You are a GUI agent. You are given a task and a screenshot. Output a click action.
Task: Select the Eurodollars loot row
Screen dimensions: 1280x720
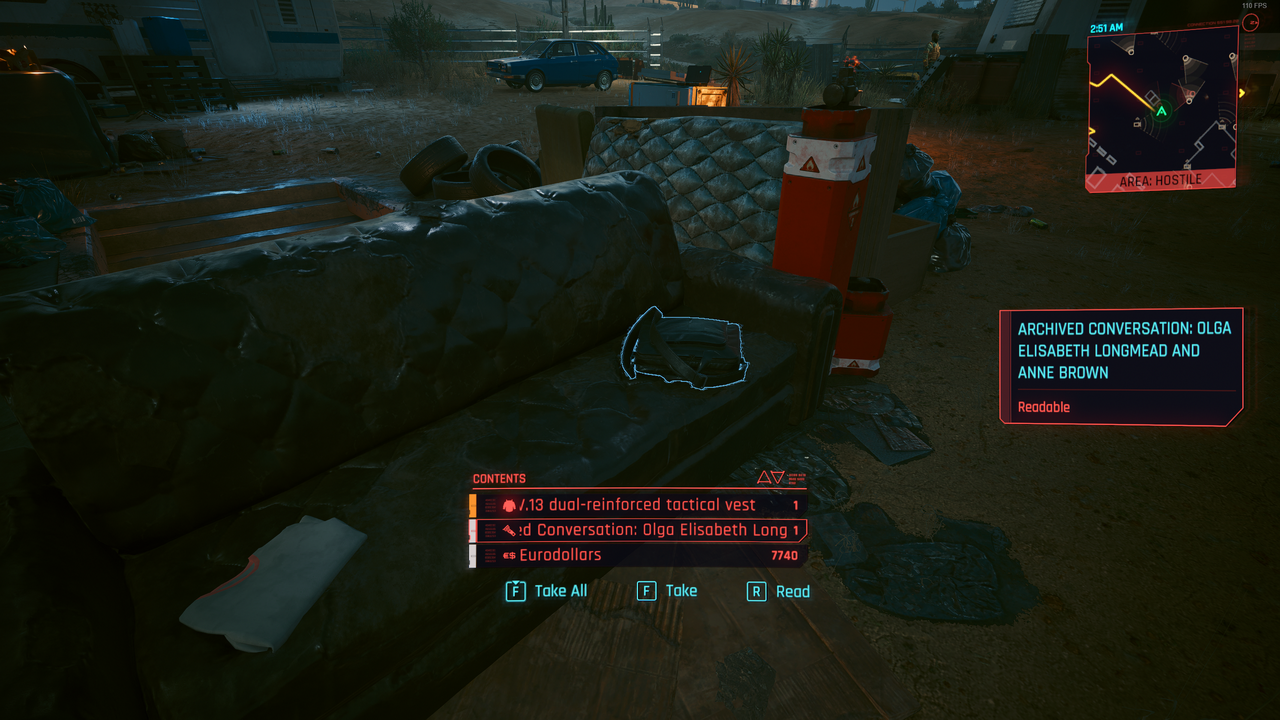[x=640, y=555]
